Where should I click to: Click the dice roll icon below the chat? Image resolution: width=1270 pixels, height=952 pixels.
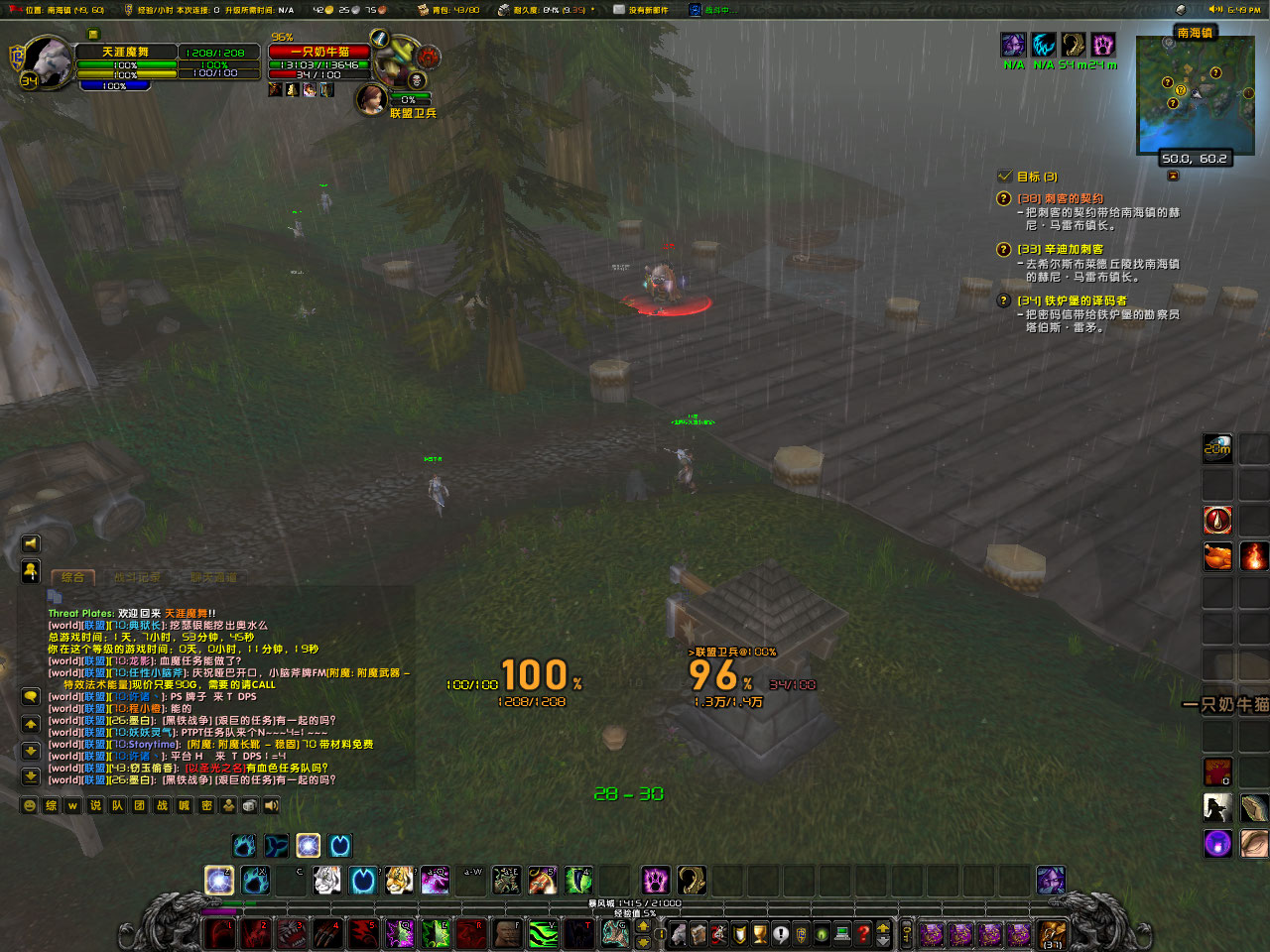pos(248,805)
